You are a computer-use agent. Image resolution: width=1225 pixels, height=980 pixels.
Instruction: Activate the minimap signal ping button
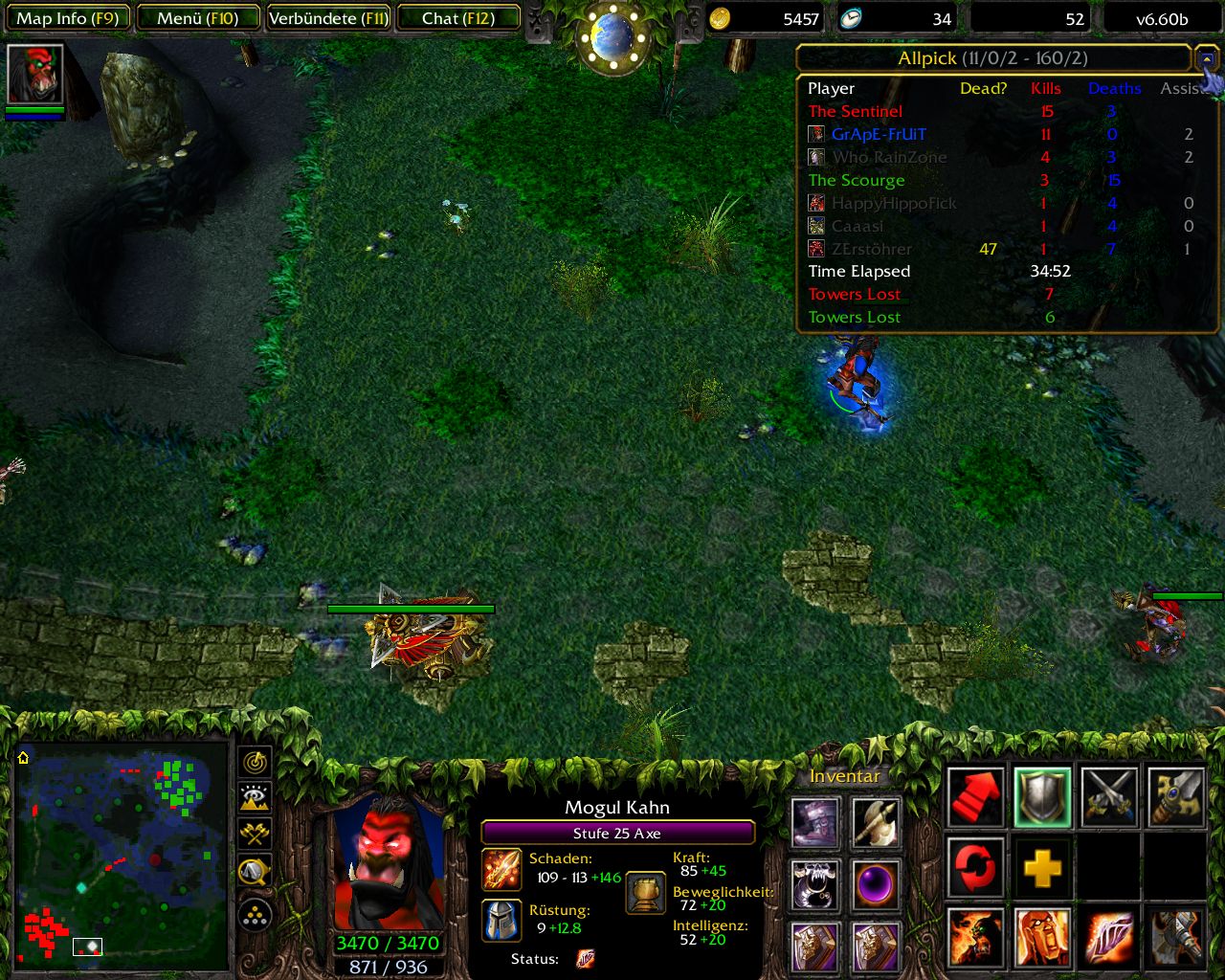tap(256, 762)
